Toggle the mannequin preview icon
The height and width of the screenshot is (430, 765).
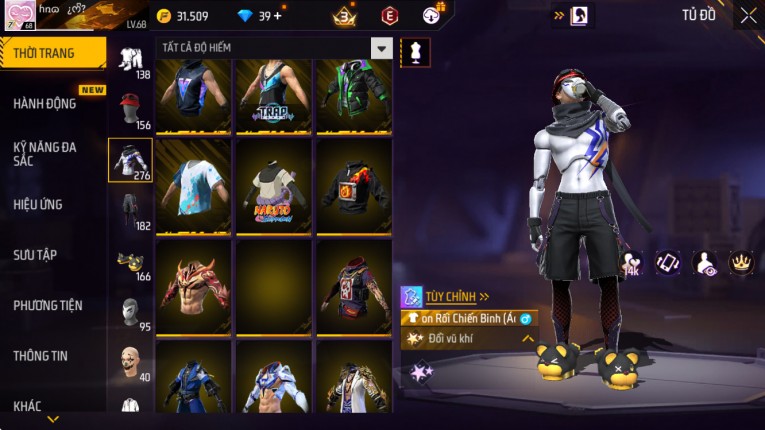415,52
